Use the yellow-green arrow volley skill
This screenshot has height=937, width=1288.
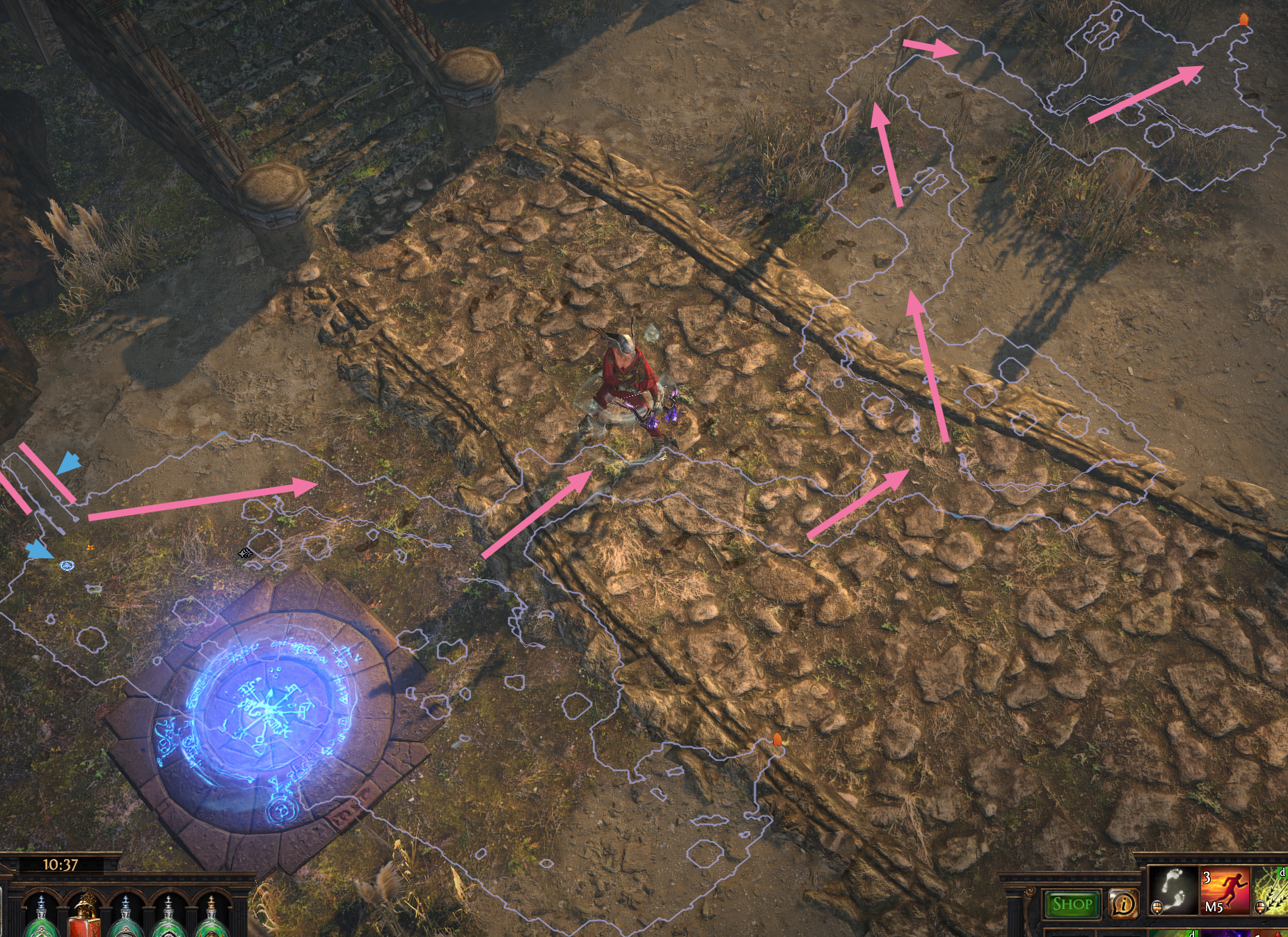(x=1271, y=890)
